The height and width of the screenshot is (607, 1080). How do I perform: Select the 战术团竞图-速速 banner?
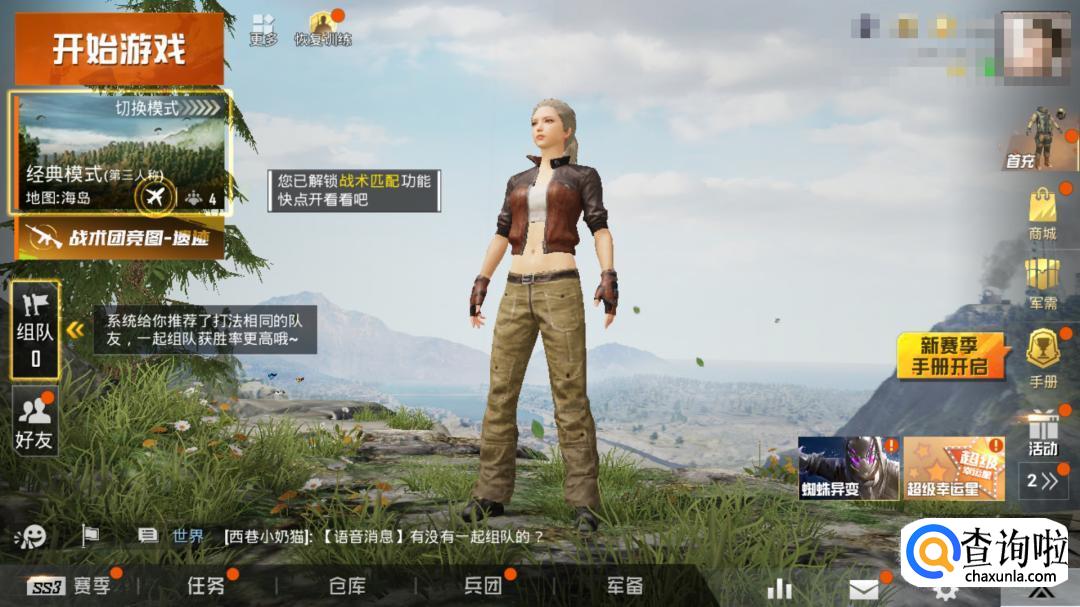119,238
